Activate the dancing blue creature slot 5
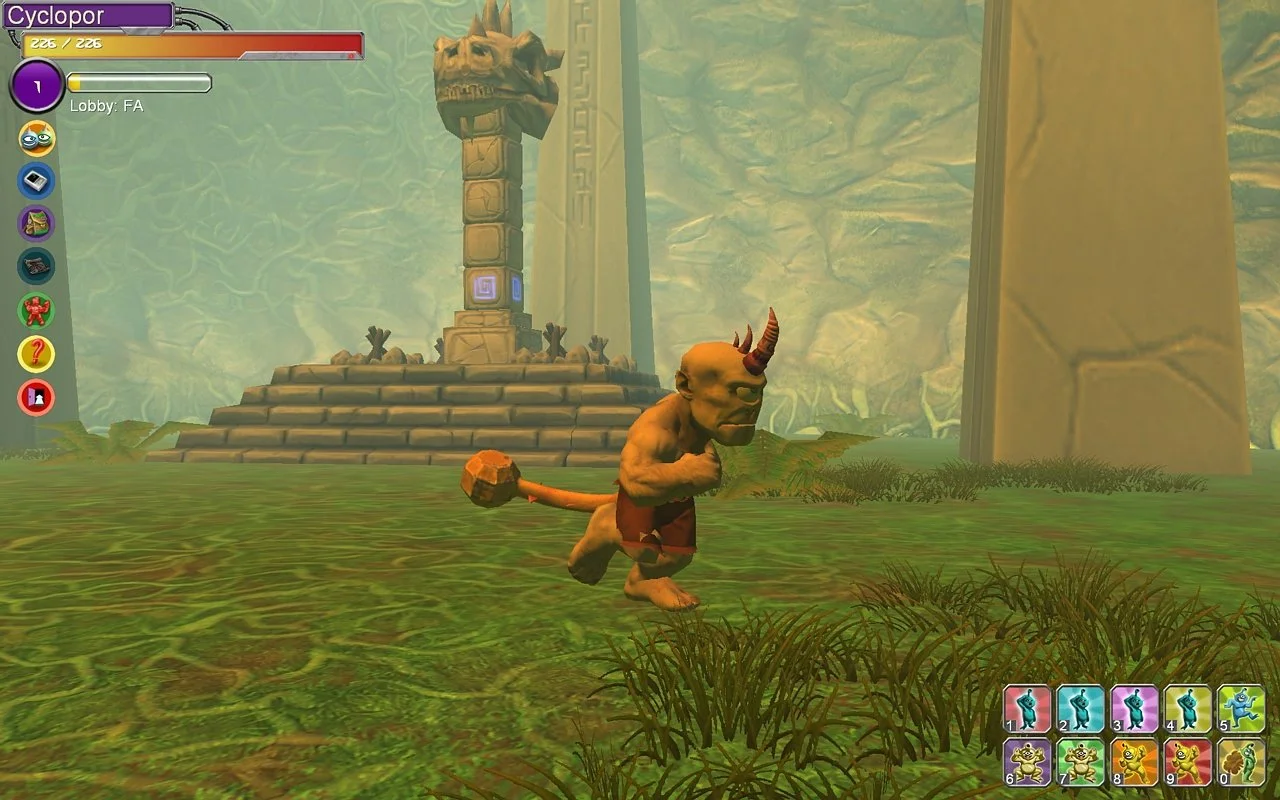Image resolution: width=1280 pixels, height=800 pixels. (1242, 709)
